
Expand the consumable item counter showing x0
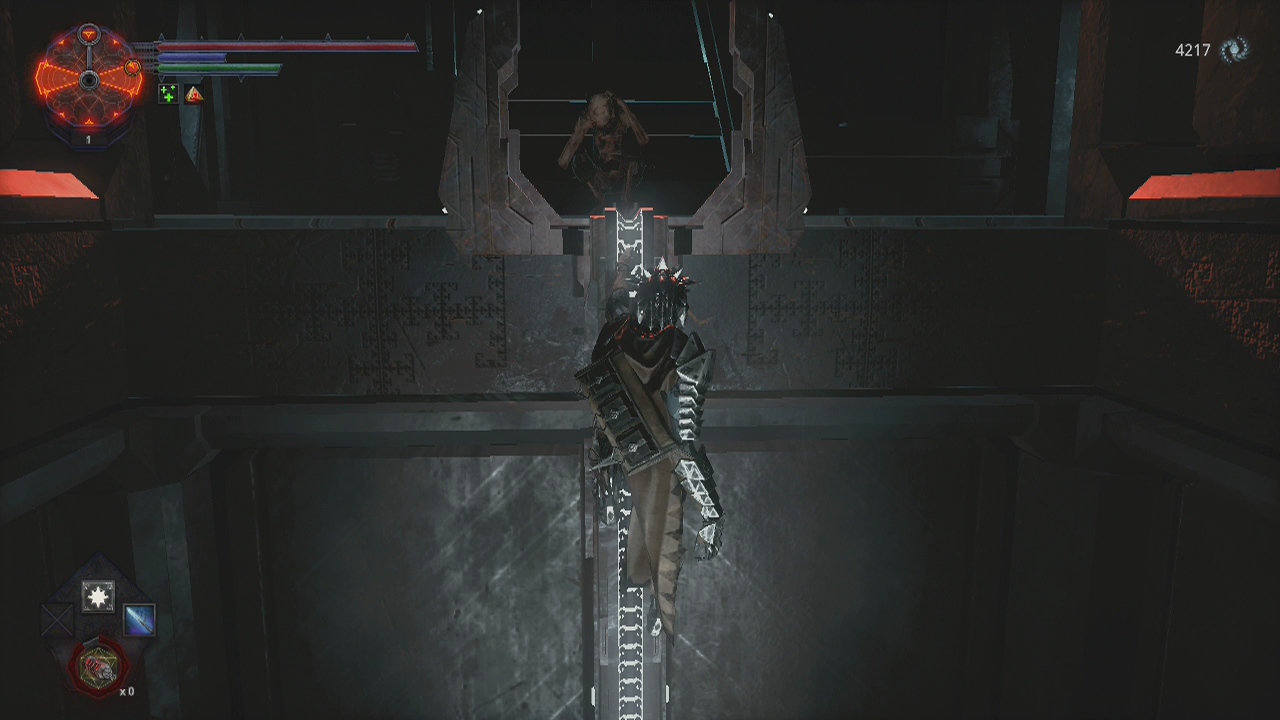126,691
